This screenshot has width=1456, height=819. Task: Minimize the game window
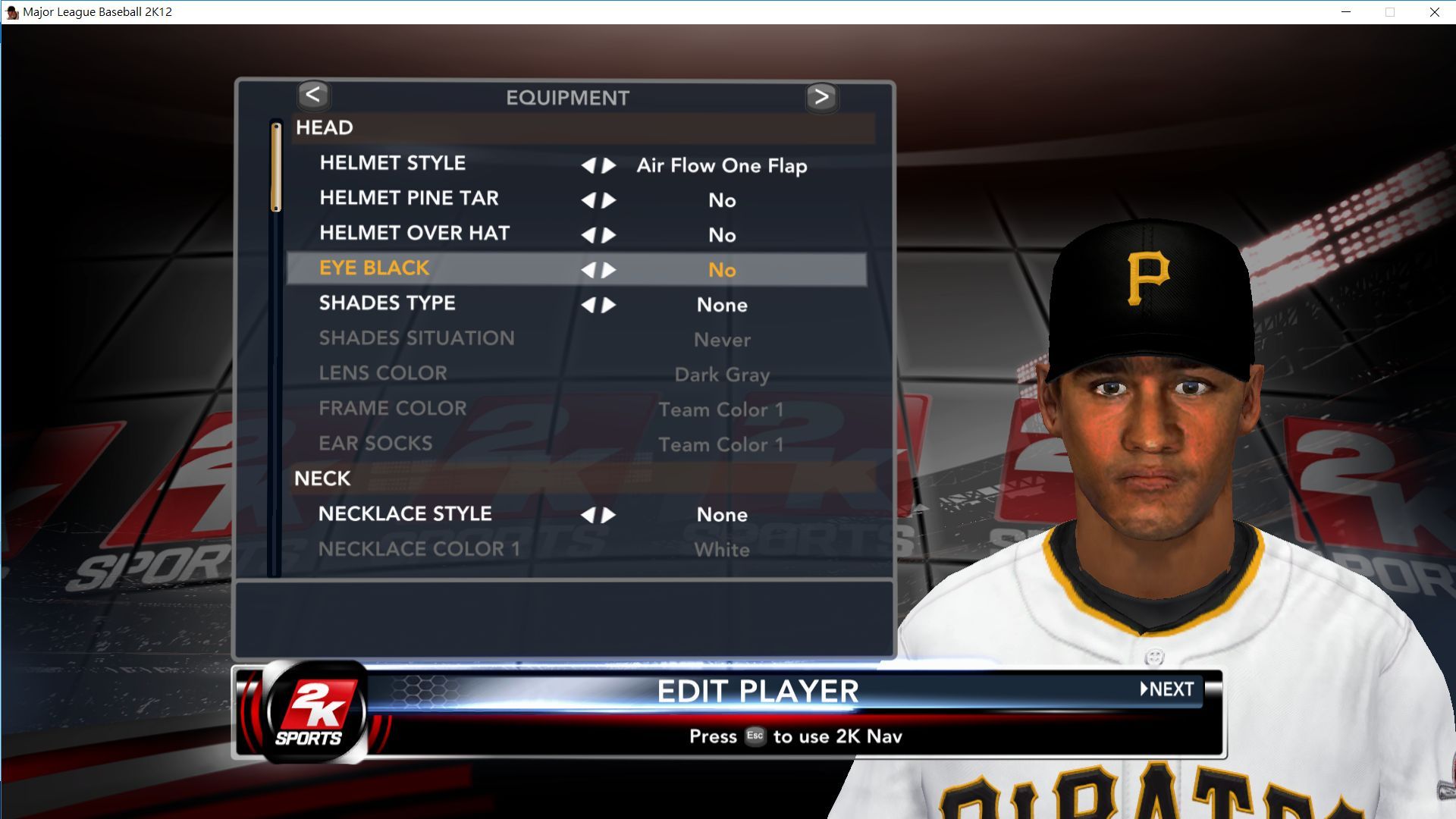[x=1346, y=12]
